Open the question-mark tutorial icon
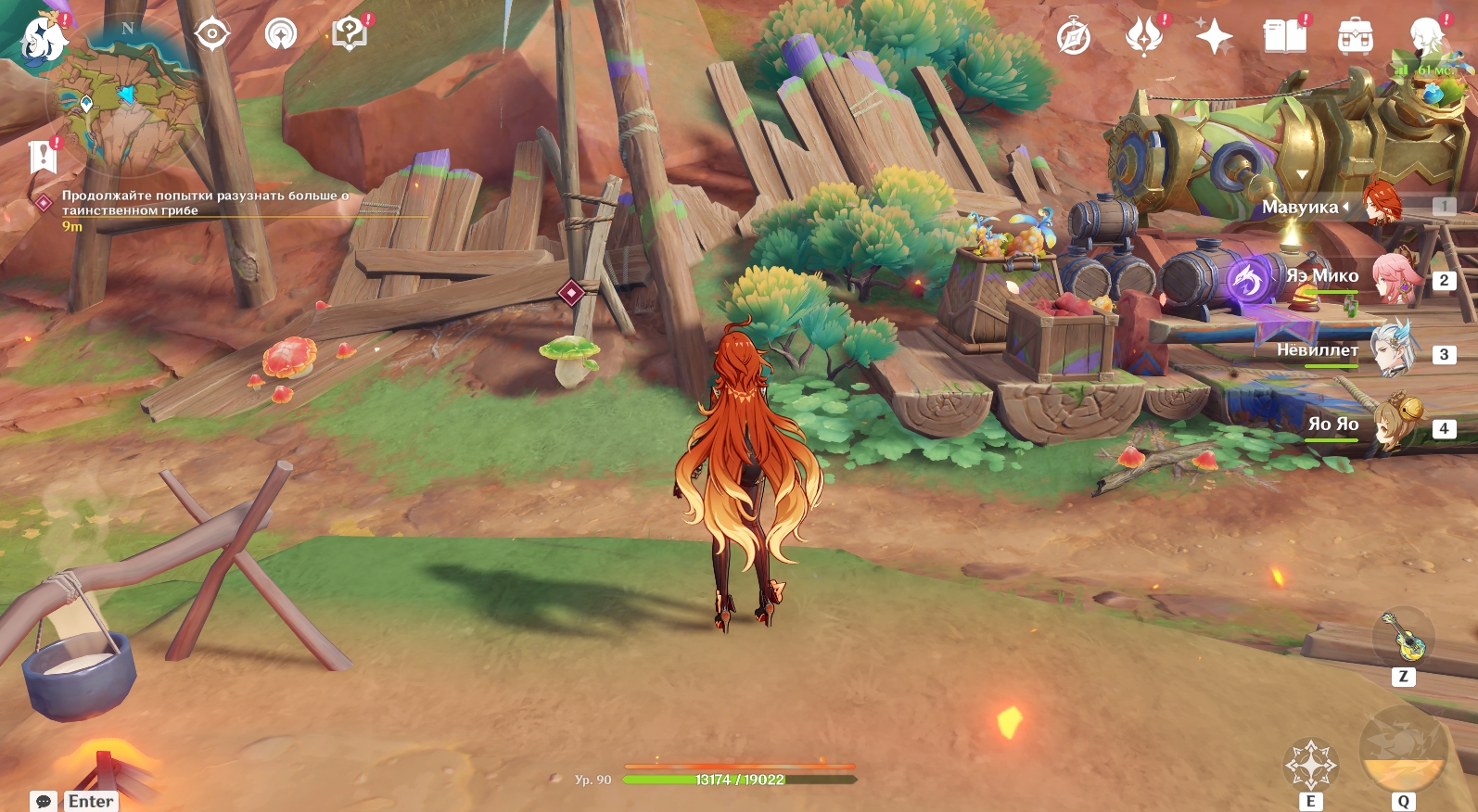 pyautogui.click(x=350, y=34)
